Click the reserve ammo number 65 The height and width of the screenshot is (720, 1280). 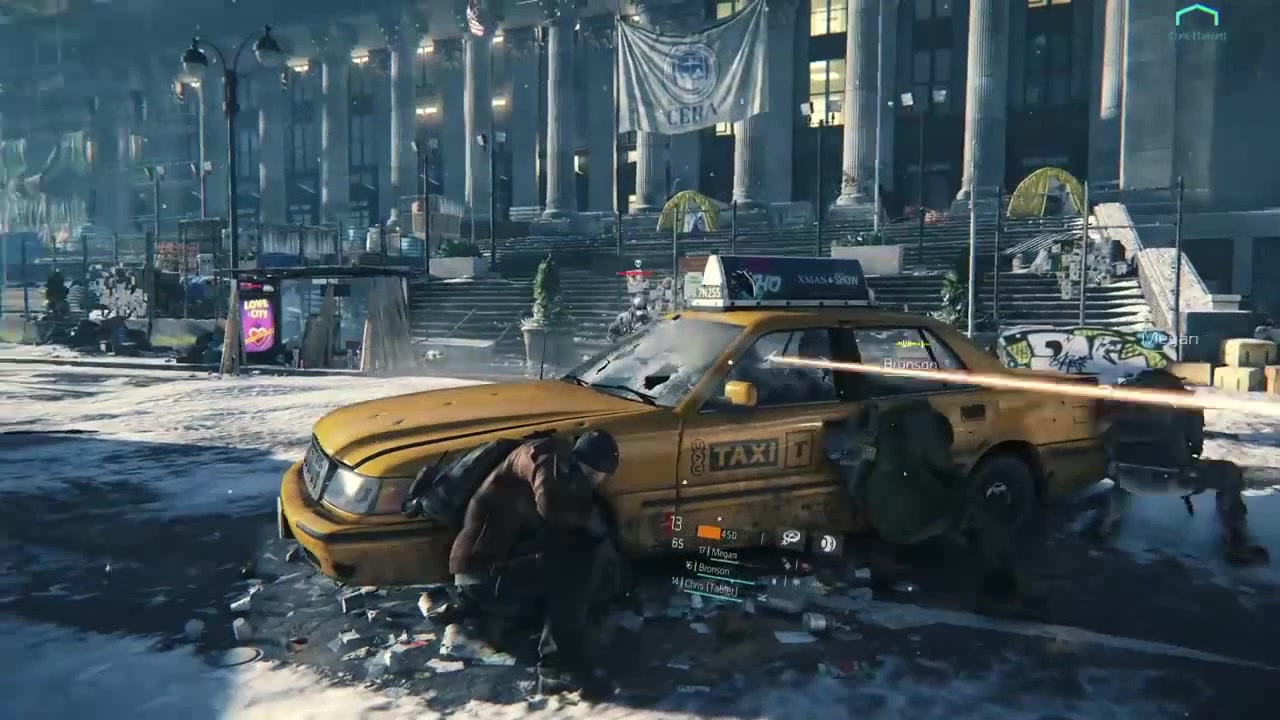pyautogui.click(x=678, y=542)
